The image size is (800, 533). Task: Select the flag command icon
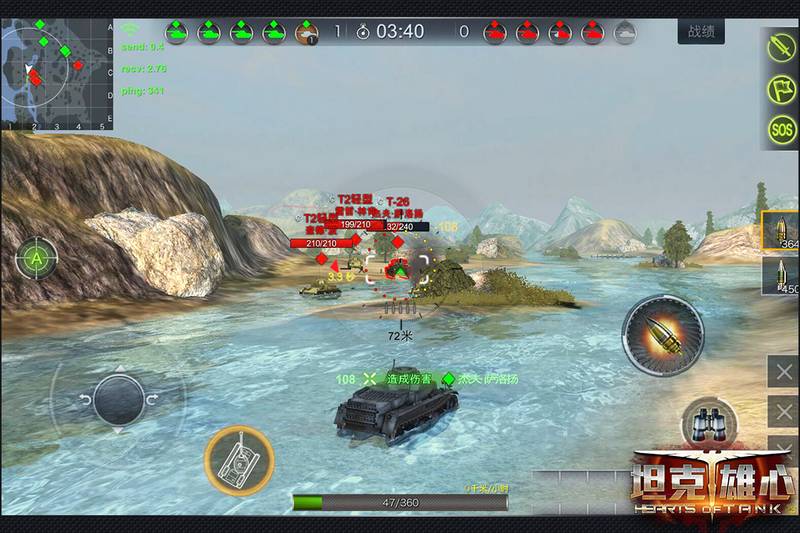(x=782, y=88)
